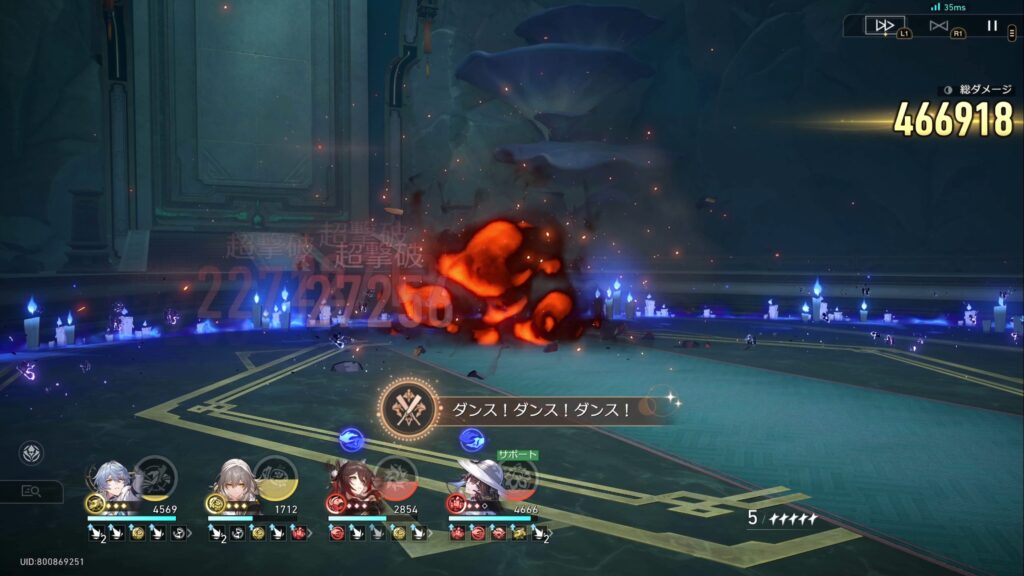Expand the blue-haired character's buff list
Viewport: 1024px width, 576px height.
point(192,534)
